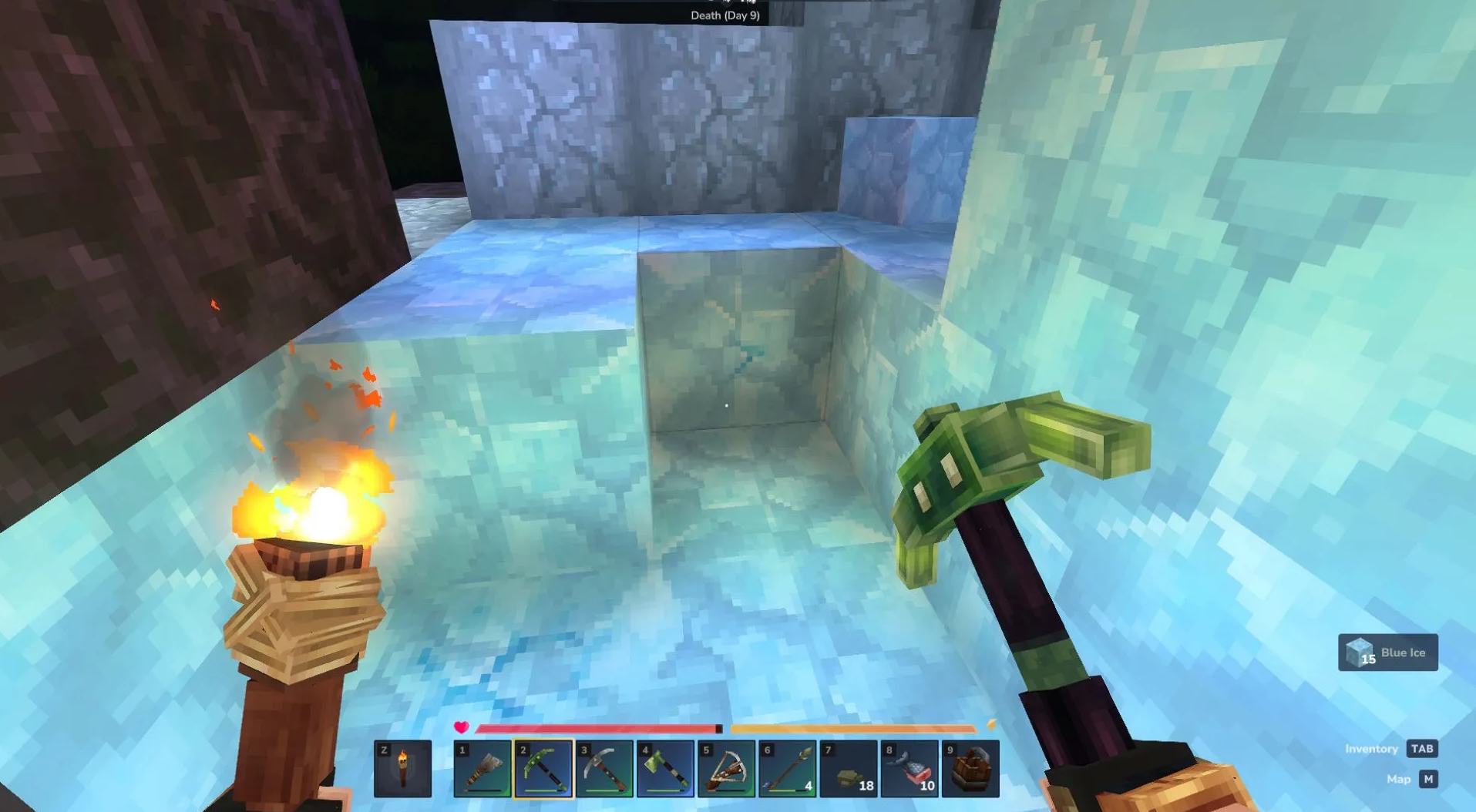Click the Blue Ice pickup notification

tap(1387, 653)
